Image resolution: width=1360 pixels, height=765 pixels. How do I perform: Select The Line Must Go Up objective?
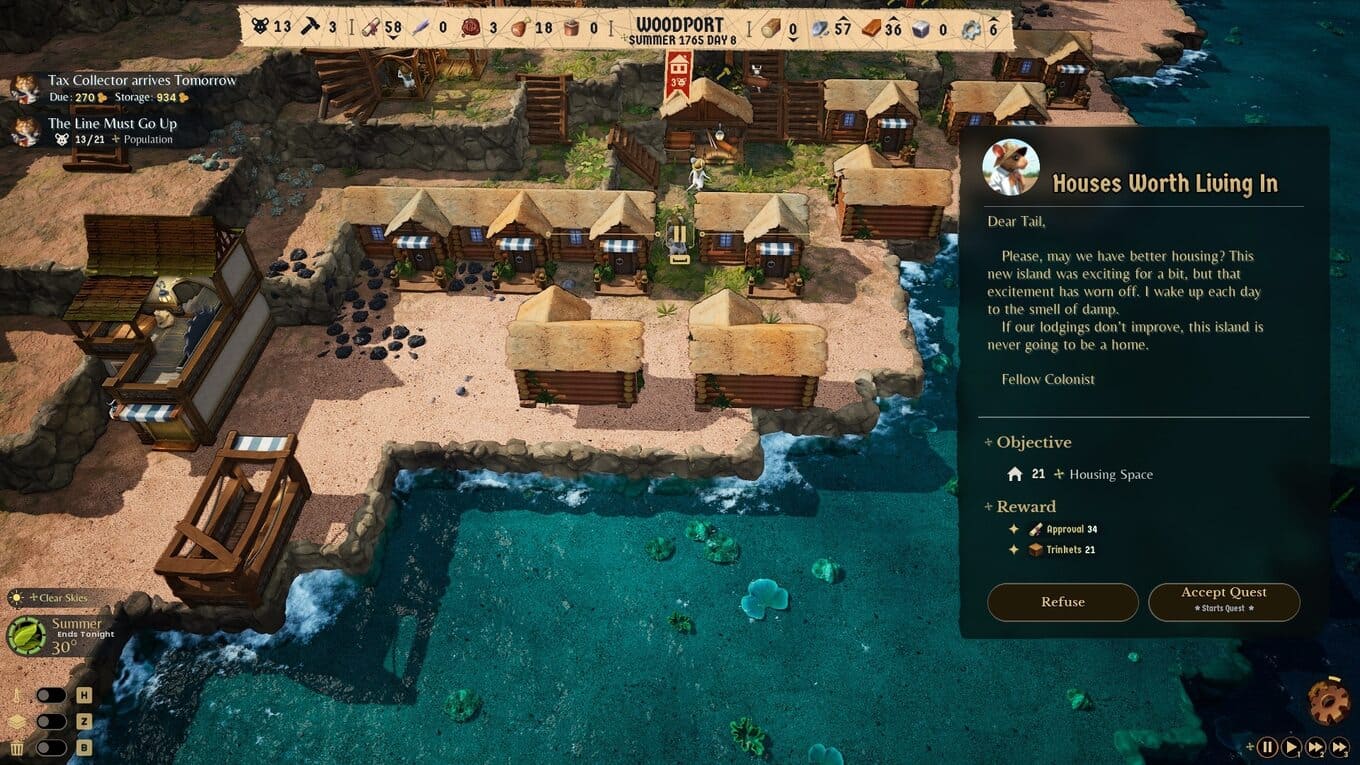point(112,124)
